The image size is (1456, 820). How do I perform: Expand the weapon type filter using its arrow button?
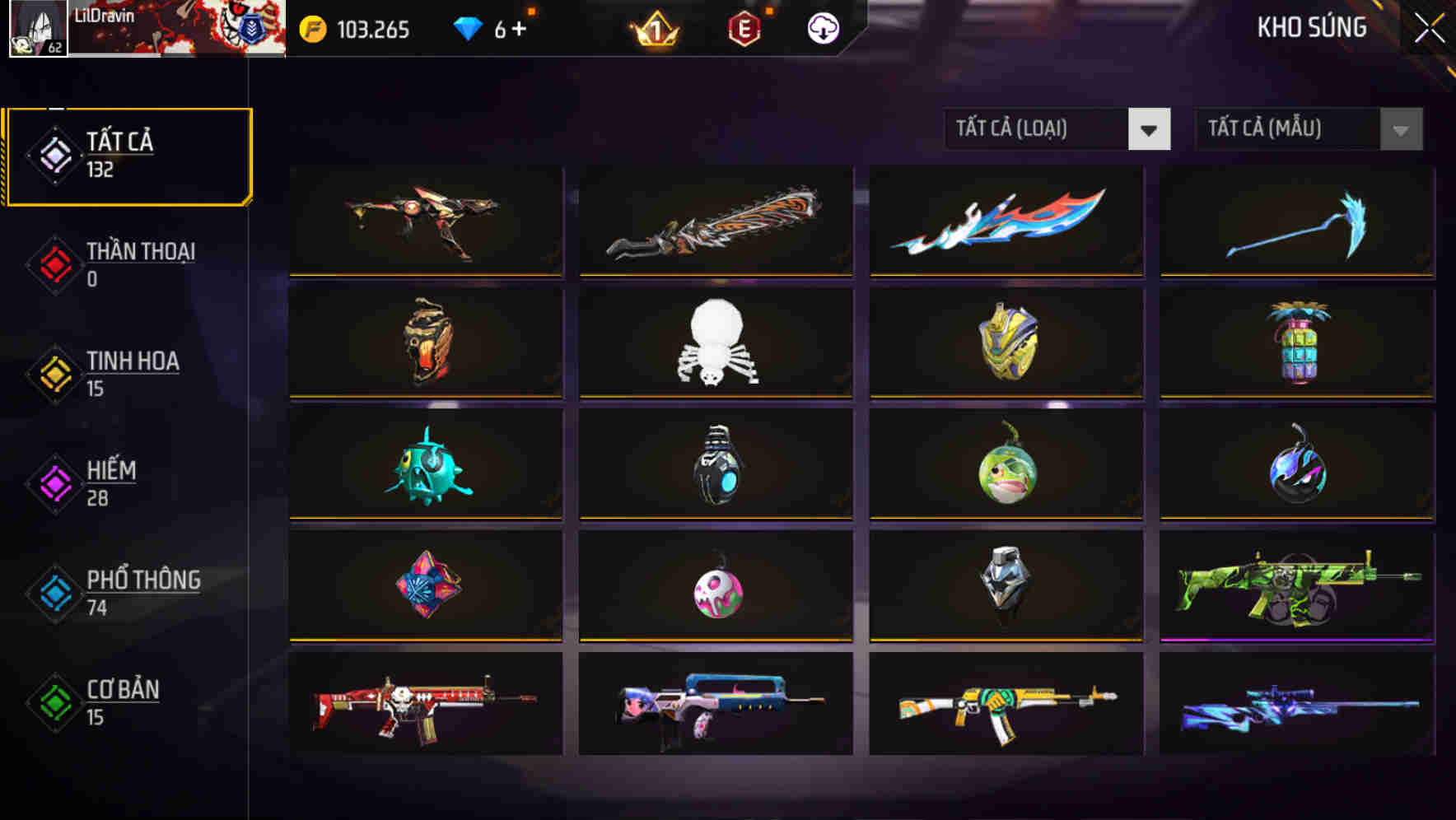coord(1150,129)
